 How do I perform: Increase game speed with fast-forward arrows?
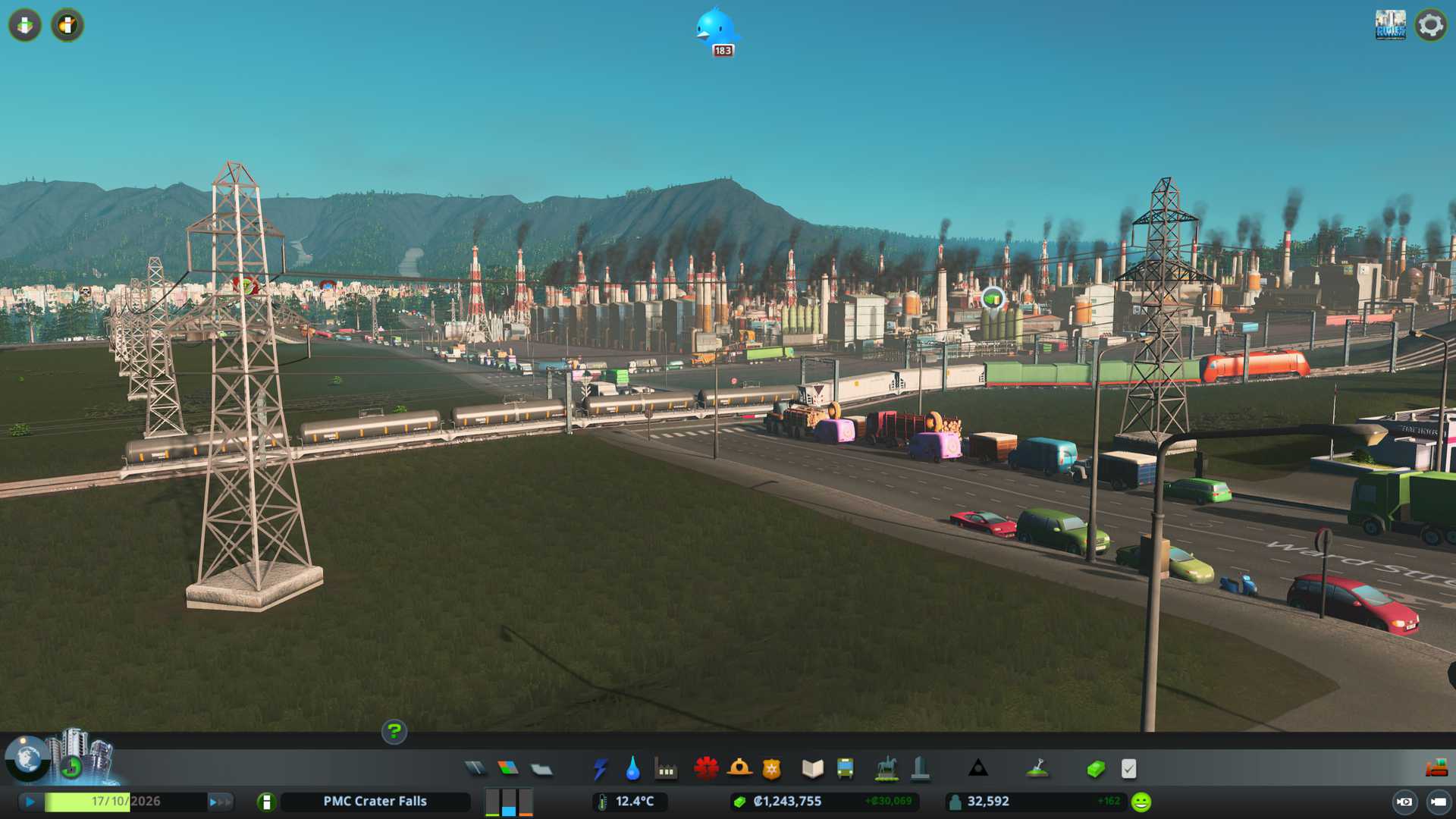click(x=219, y=802)
